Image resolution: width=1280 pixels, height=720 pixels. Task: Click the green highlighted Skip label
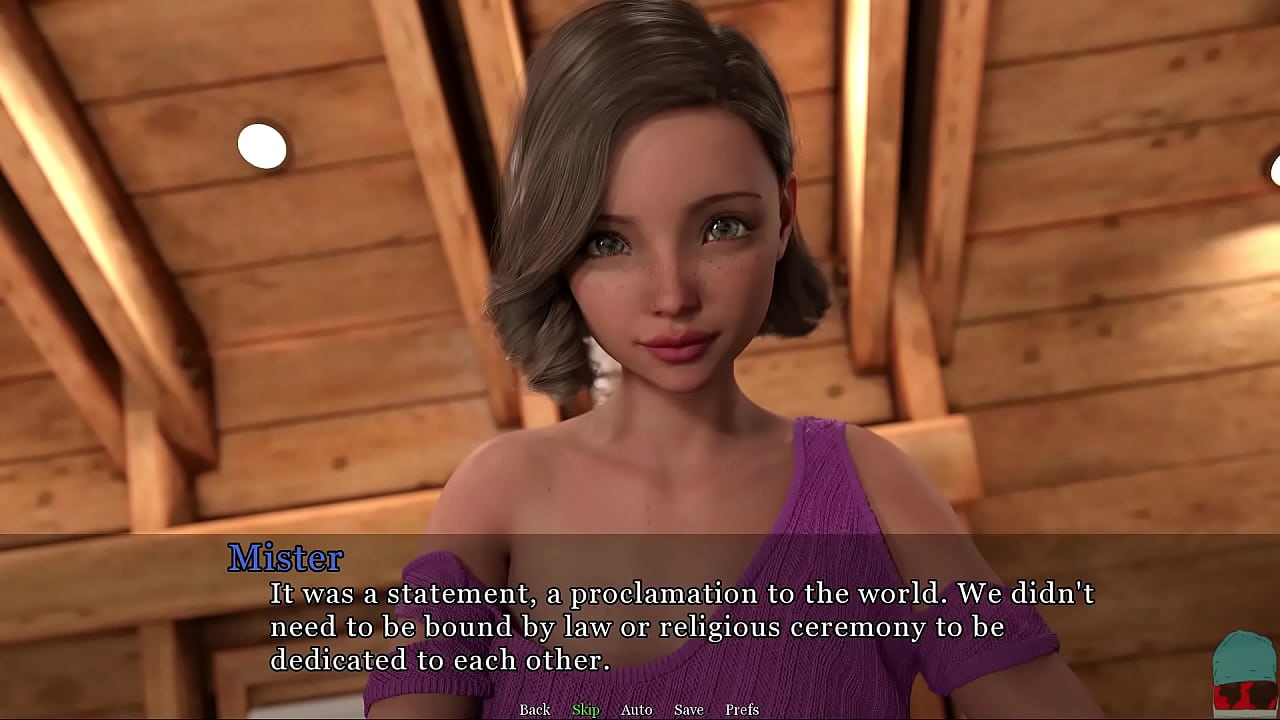coord(586,709)
